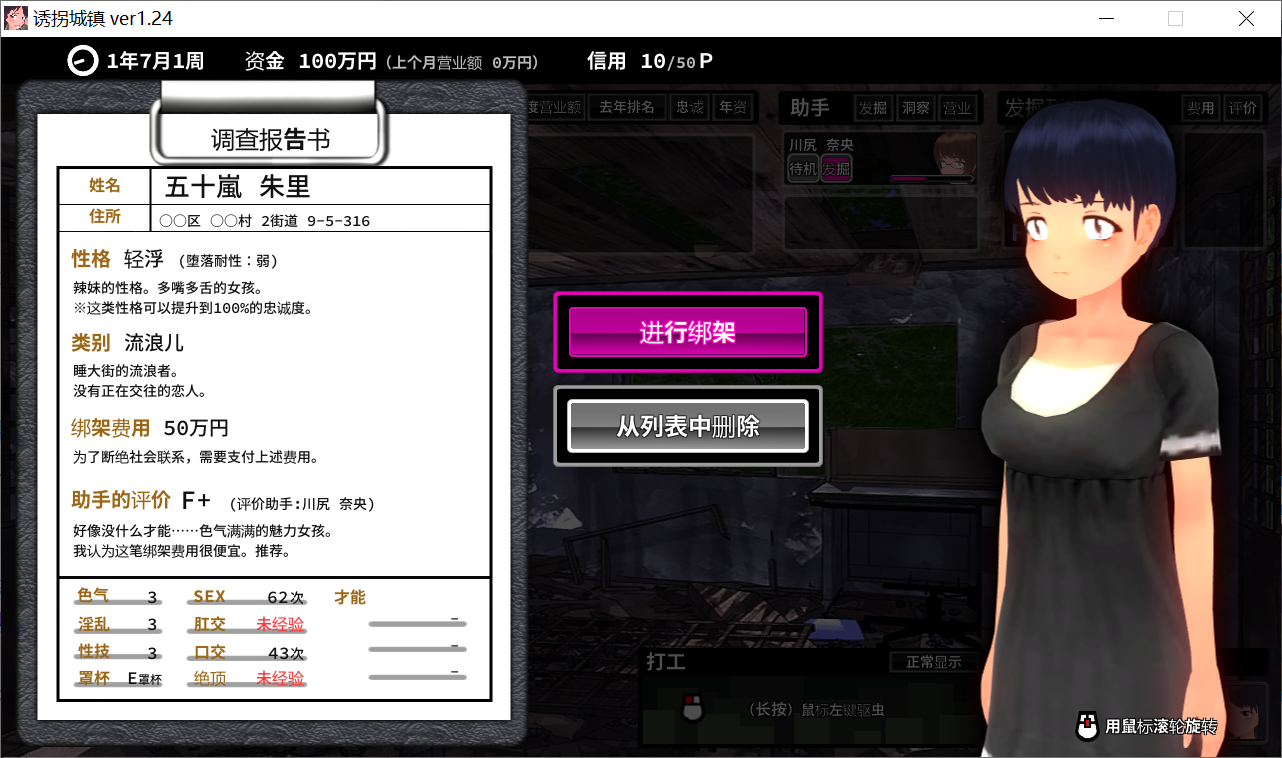Select 洞察 in the assistant panel
The image size is (1282, 758).
point(914,107)
